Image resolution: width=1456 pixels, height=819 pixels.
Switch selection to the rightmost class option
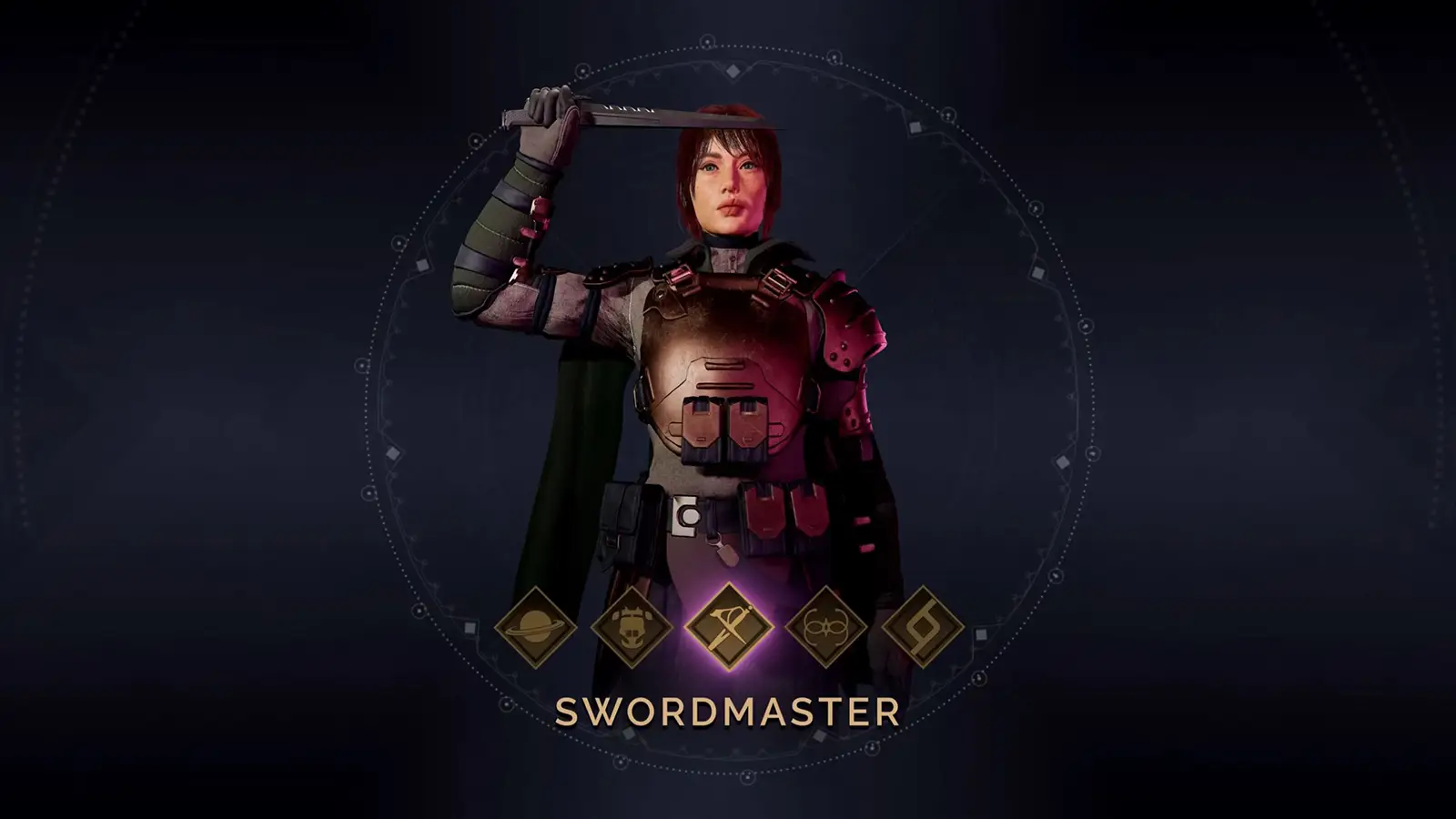(921, 628)
